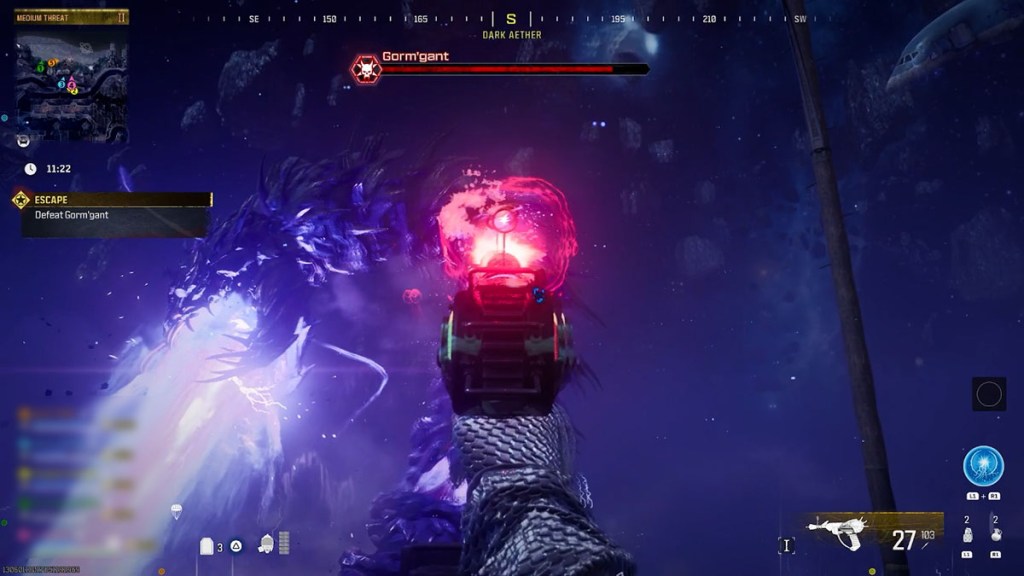This screenshot has width=1024, height=576.
Task: Use the lethal equipment slot
Action: [x=995, y=534]
